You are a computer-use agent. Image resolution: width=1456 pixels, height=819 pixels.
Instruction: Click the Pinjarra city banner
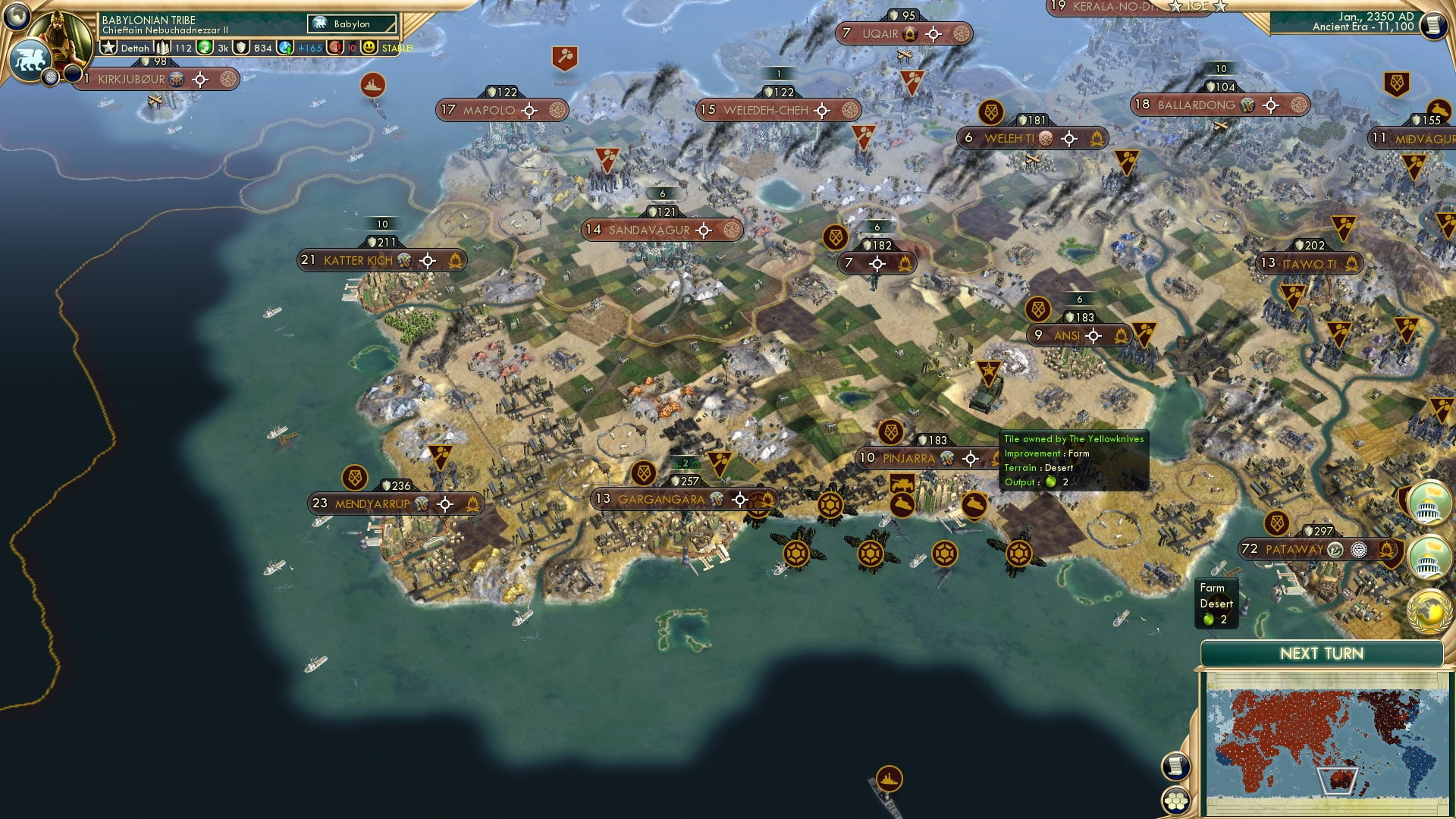(908, 458)
